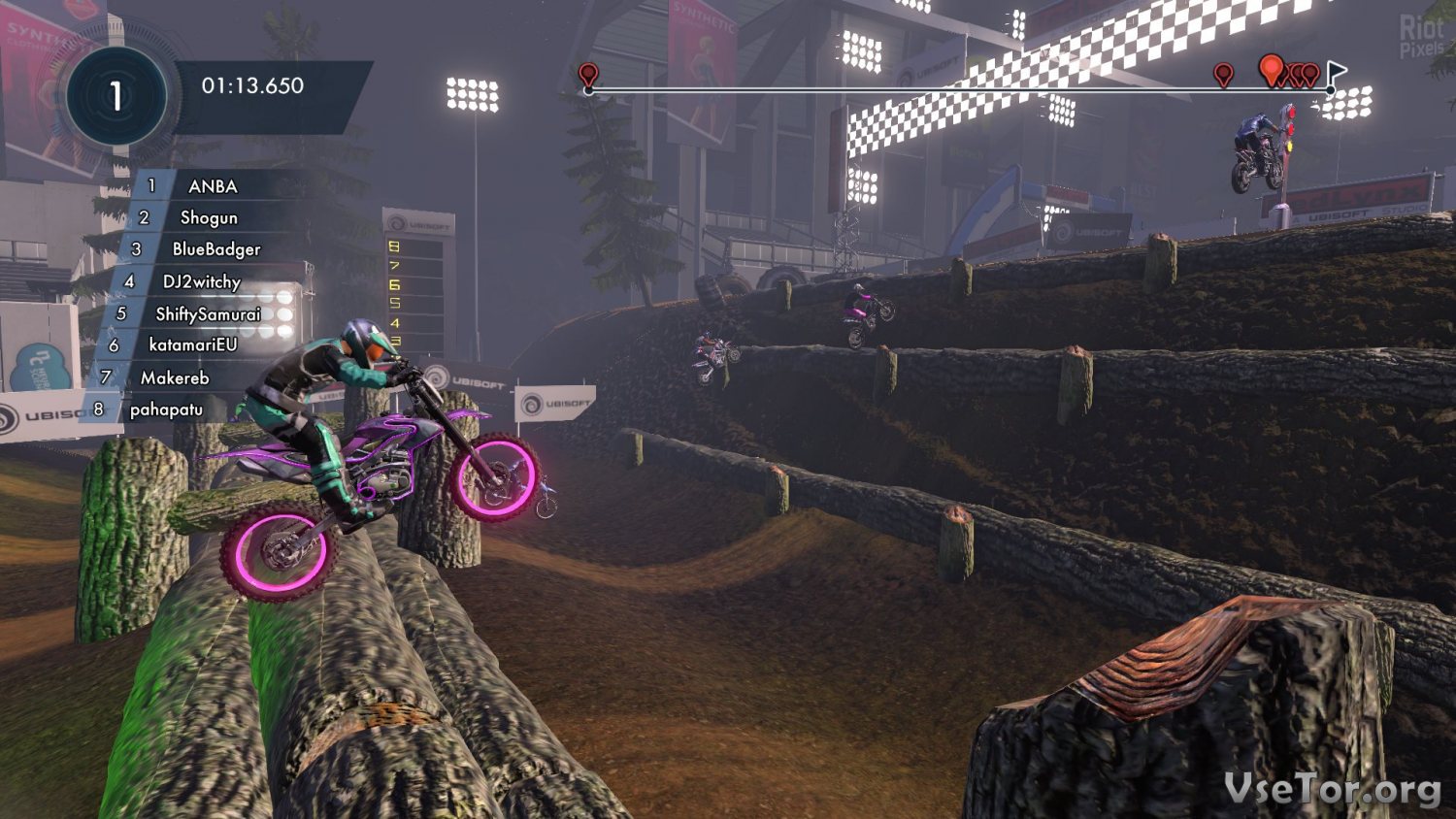Select ANBA in the leaderboard list
1456x819 pixels.
coord(212,186)
